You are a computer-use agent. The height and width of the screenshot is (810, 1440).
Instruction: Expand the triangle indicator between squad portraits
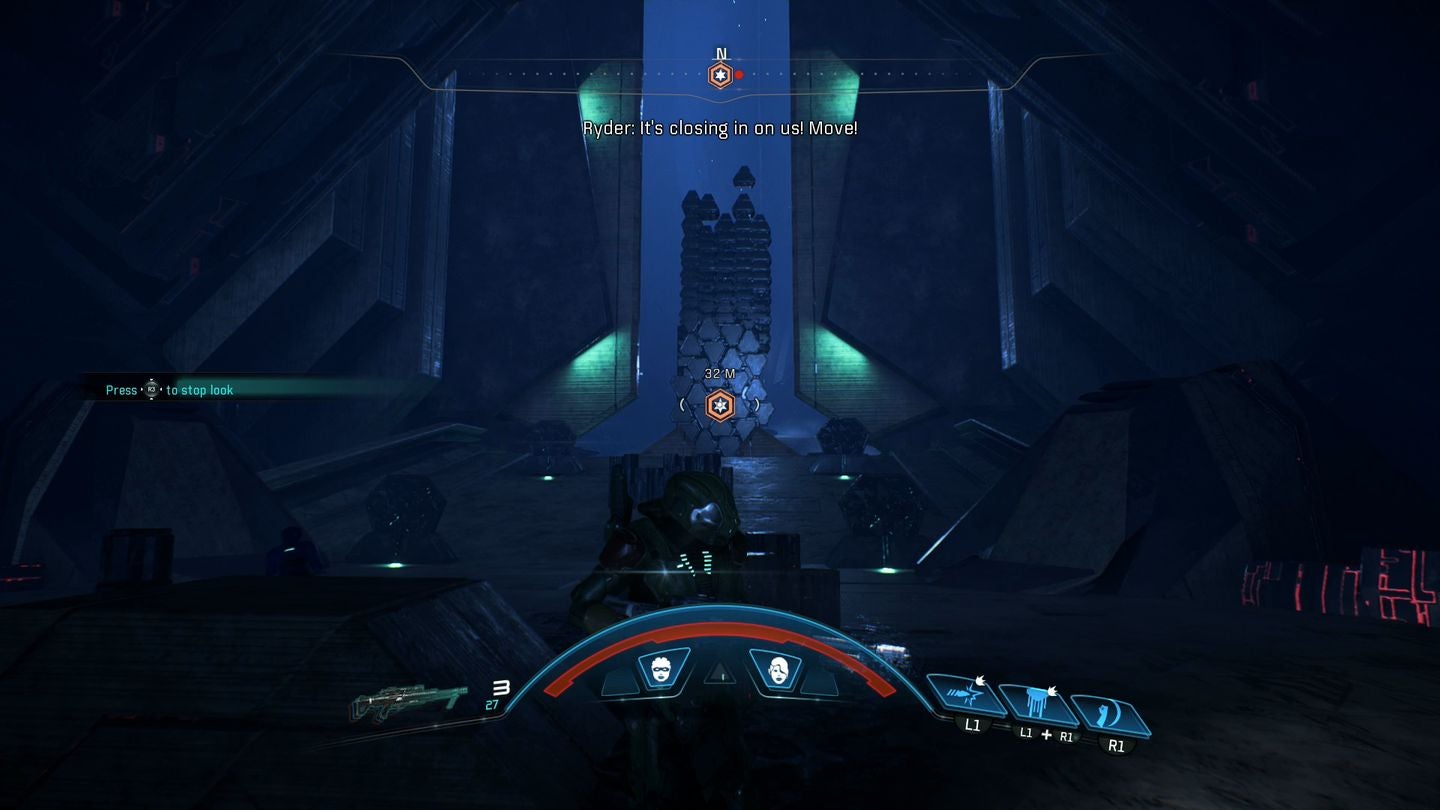(719, 676)
